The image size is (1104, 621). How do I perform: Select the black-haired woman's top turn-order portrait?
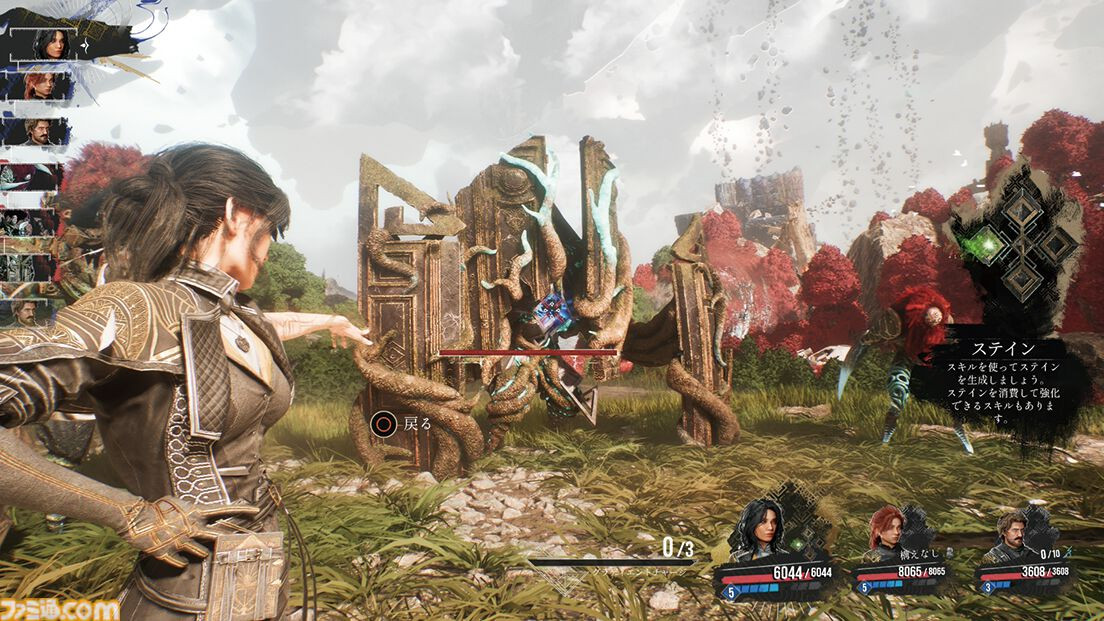coord(49,43)
